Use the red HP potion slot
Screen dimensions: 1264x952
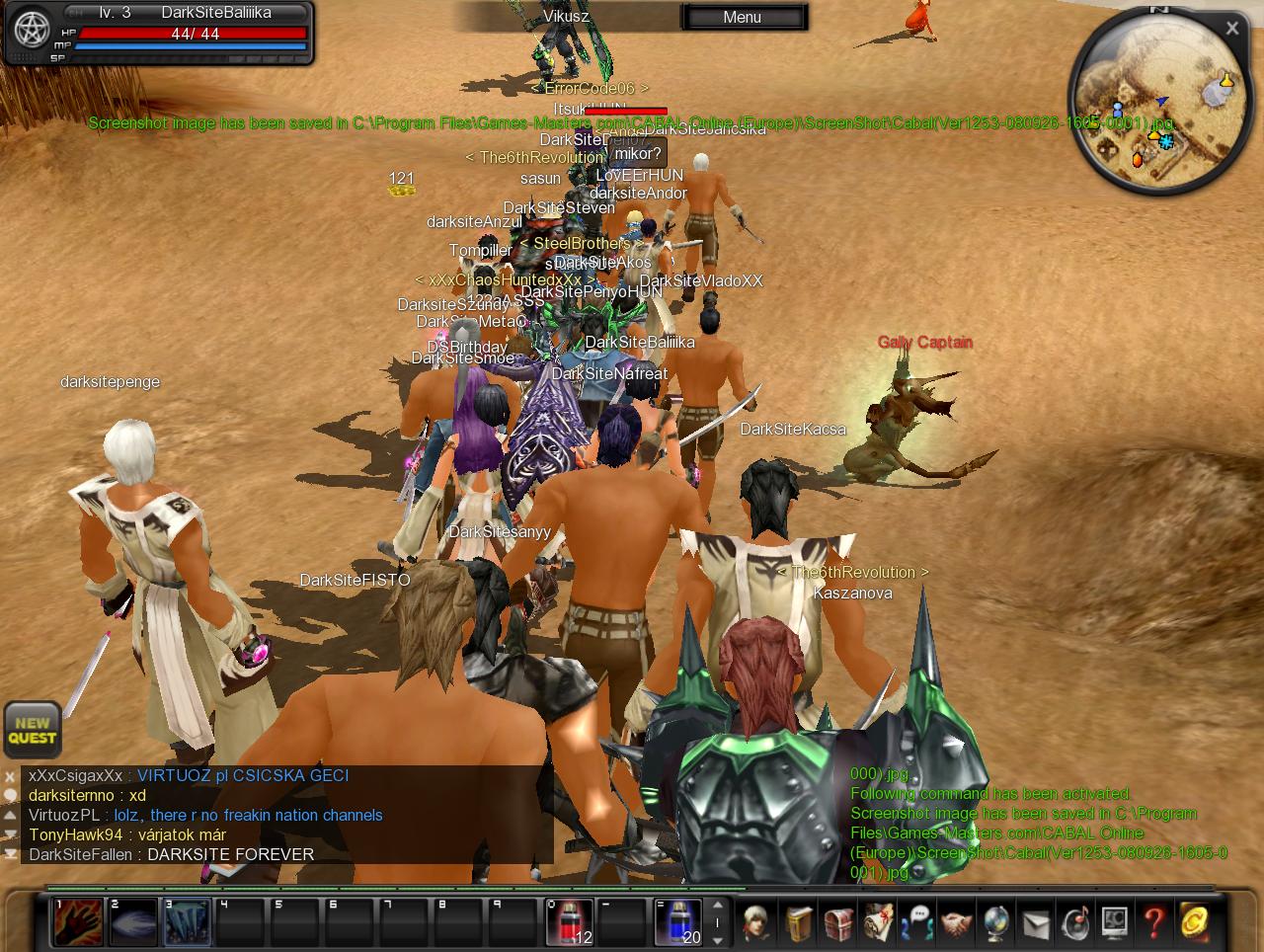click(x=570, y=922)
